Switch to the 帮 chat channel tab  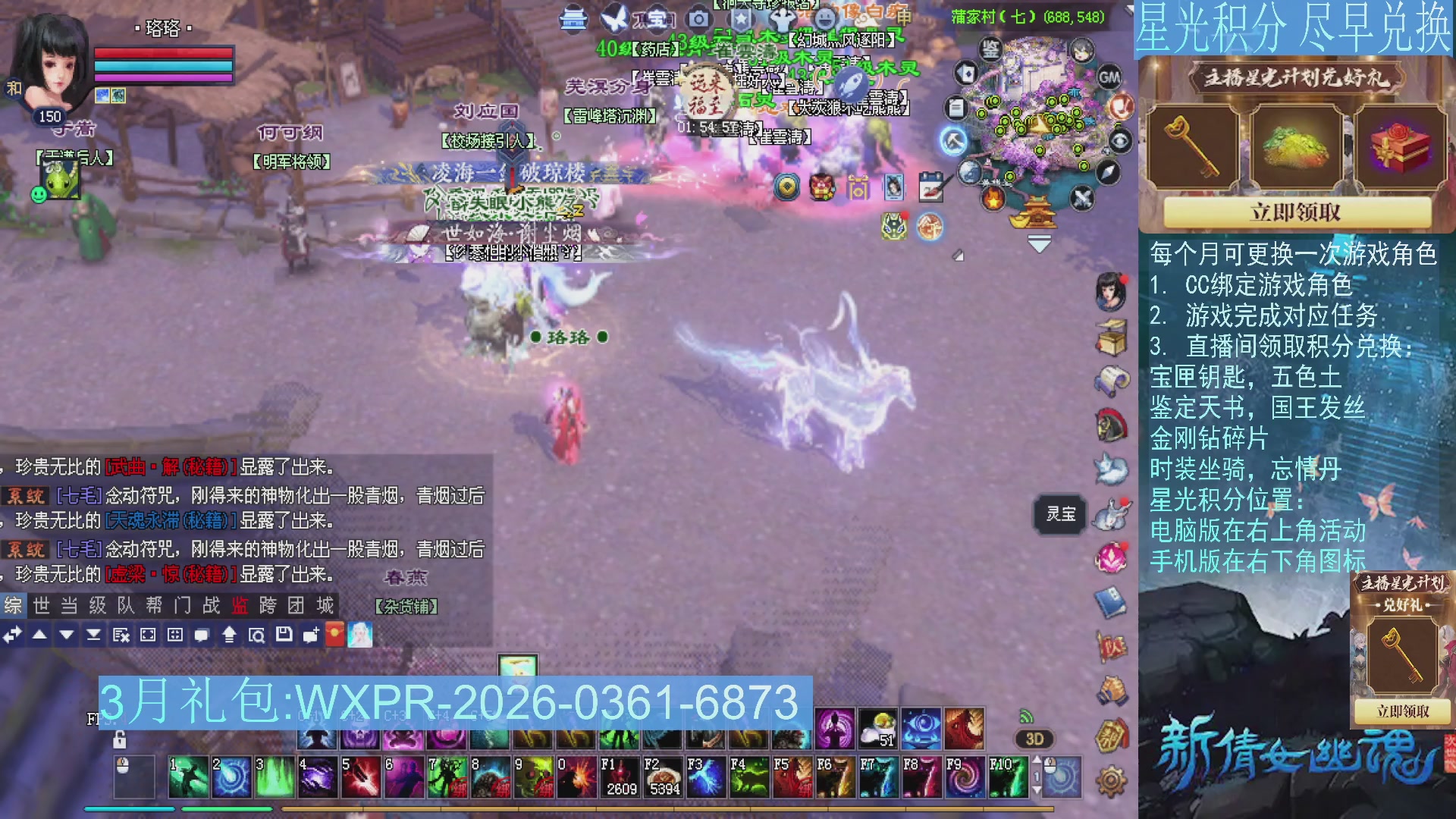(x=153, y=605)
